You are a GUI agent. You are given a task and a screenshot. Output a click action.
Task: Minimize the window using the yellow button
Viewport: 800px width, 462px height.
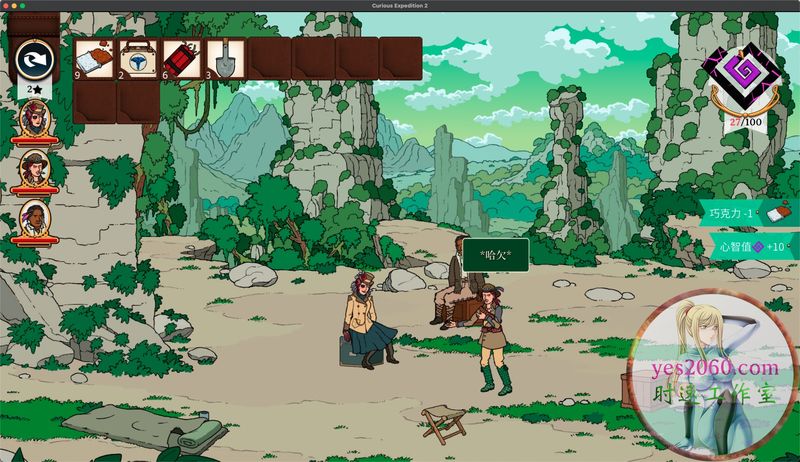pos(17,6)
